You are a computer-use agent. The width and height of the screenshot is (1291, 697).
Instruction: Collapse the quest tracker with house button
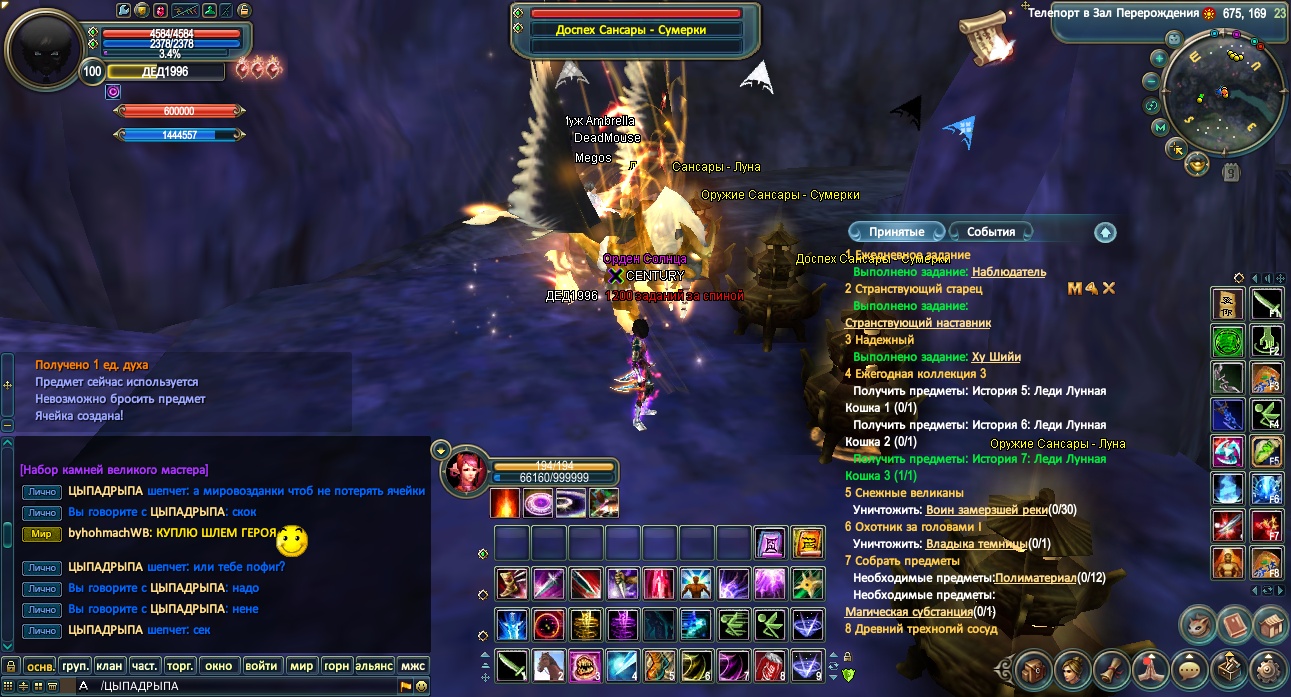(1105, 232)
